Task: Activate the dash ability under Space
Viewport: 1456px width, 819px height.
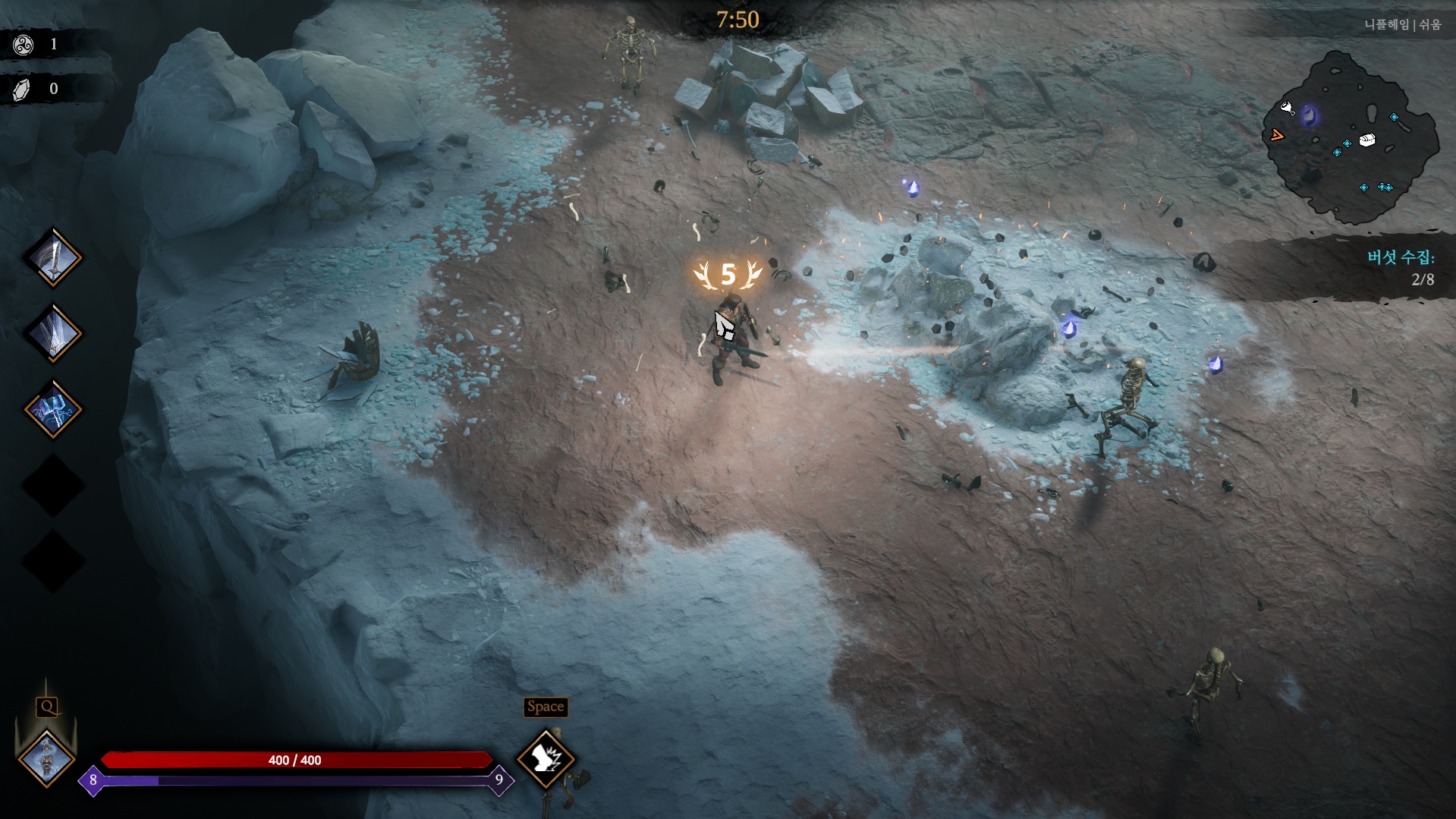Action: [x=546, y=758]
